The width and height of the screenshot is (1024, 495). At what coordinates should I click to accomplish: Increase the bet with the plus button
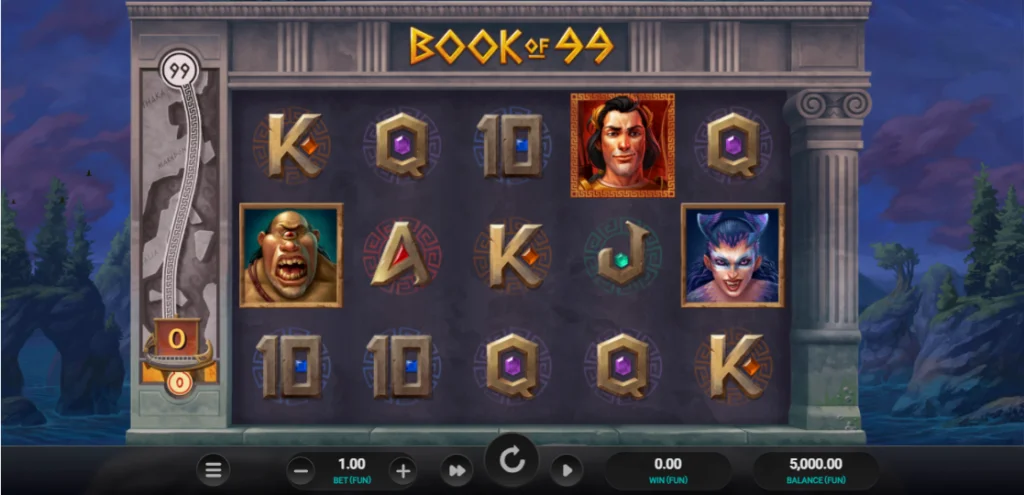click(402, 469)
